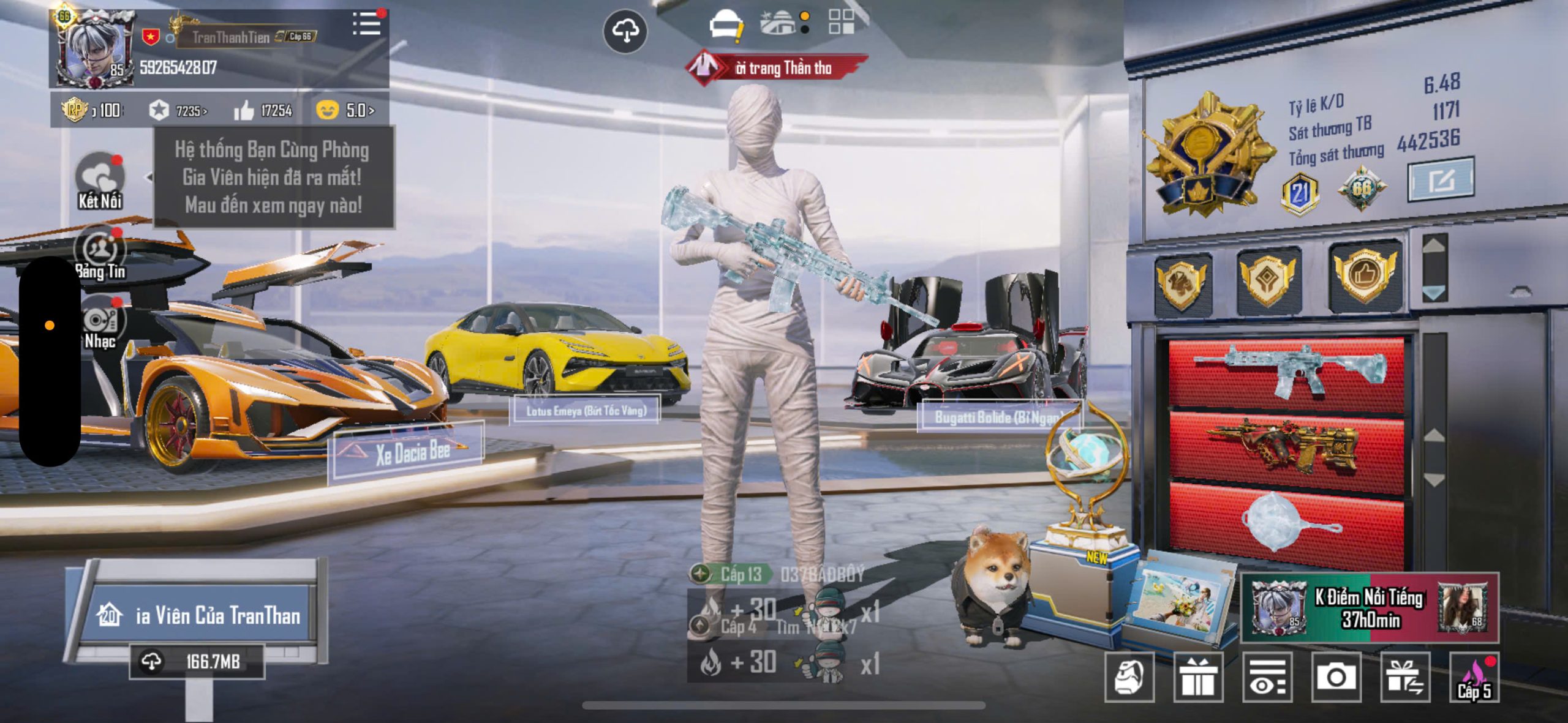This screenshot has width=1568, height=723.
Task: Select the ice M416 weapon slot
Action: click(1287, 370)
